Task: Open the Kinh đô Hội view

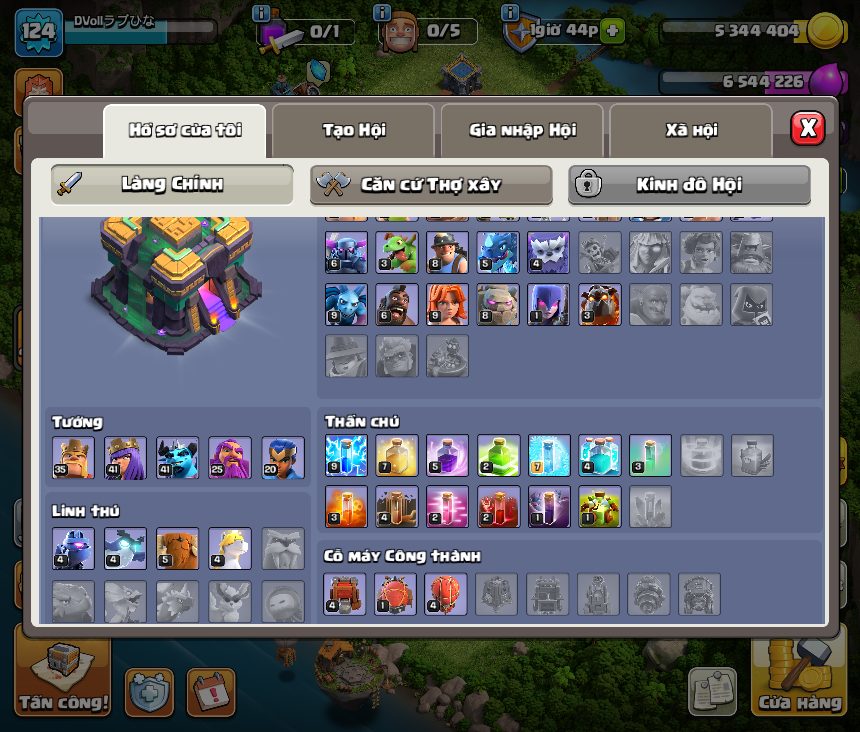Action: tap(689, 184)
